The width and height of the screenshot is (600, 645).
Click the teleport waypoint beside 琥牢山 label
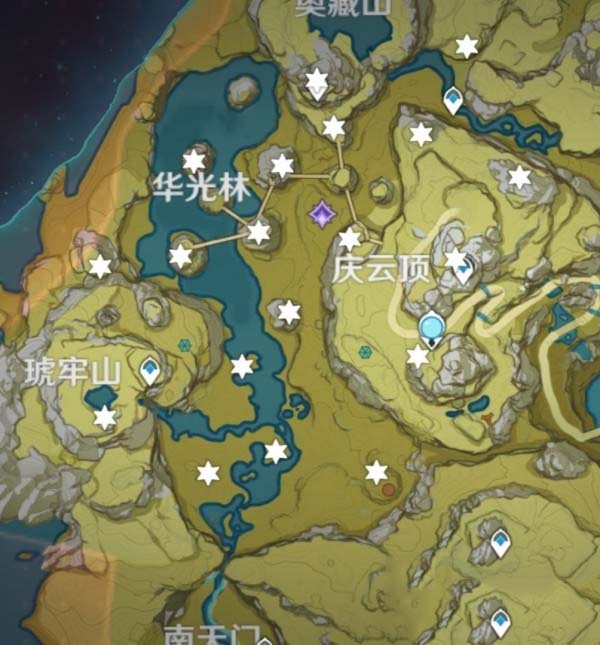pos(151,371)
